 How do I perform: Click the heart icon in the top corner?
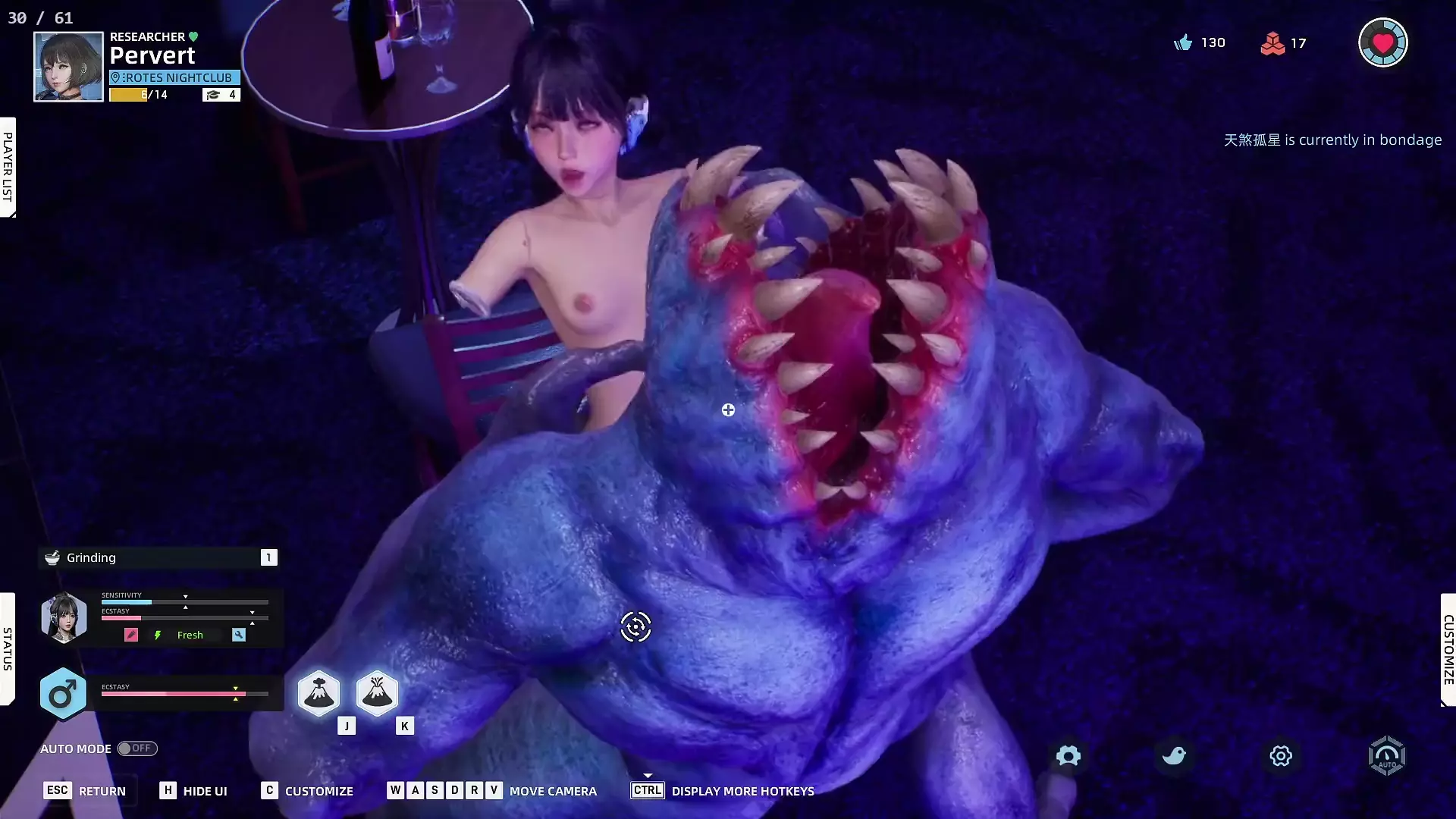(1382, 42)
